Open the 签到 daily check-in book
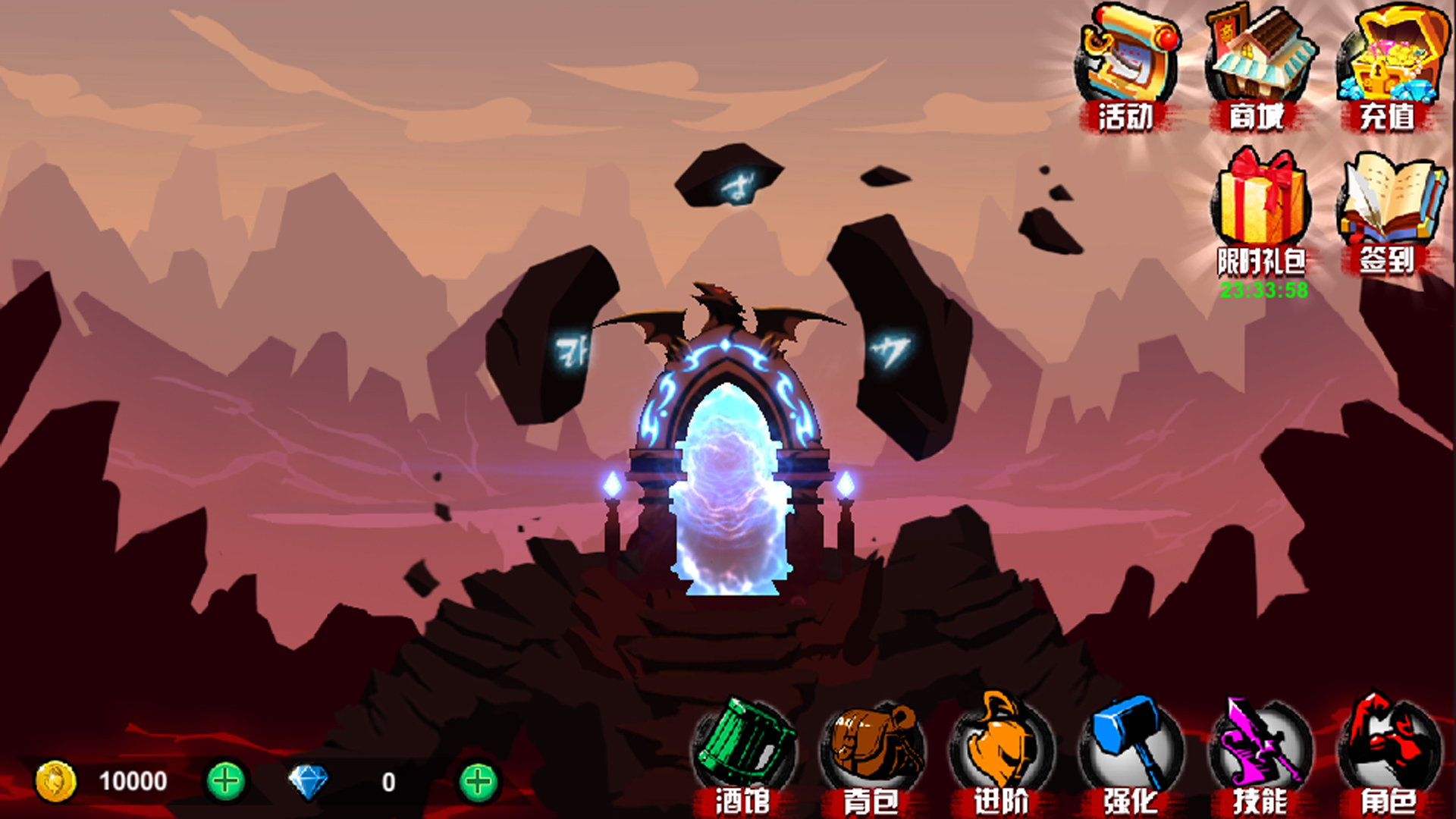This screenshot has height=819, width=1456. click(1390, 209)
